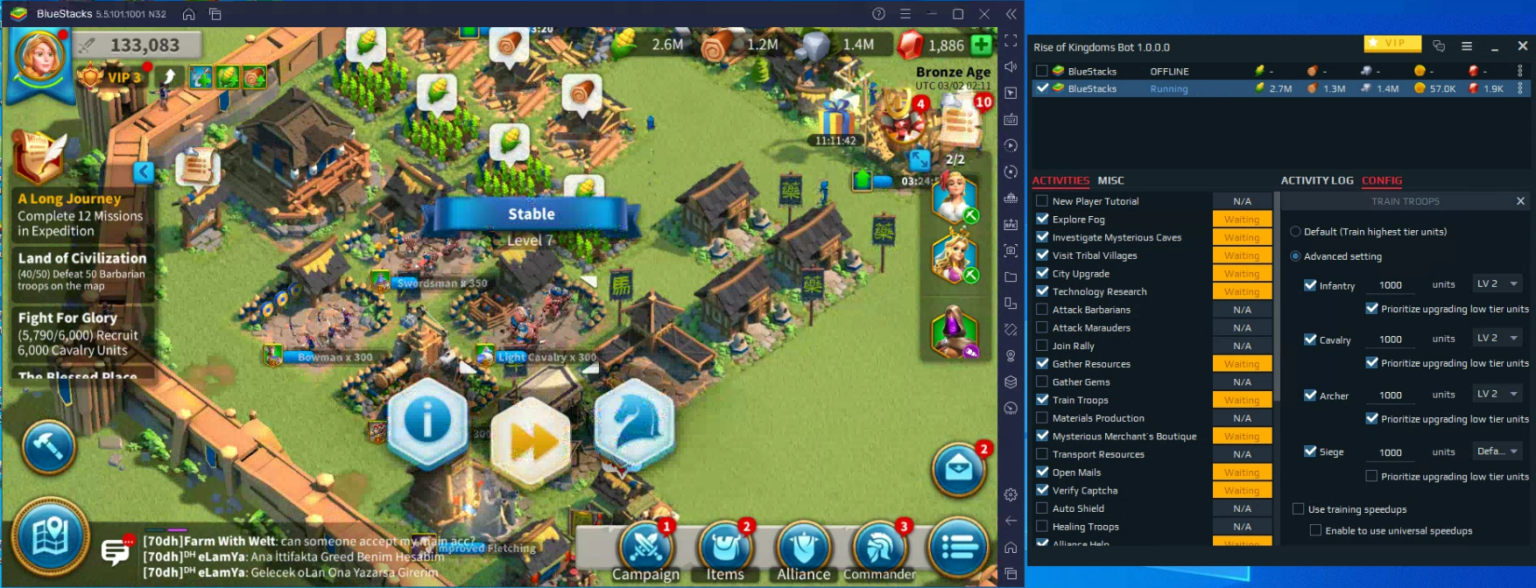Screen dimensions: 1536x588
Task: Add gems with the green plus button
Action: [981, 45]
